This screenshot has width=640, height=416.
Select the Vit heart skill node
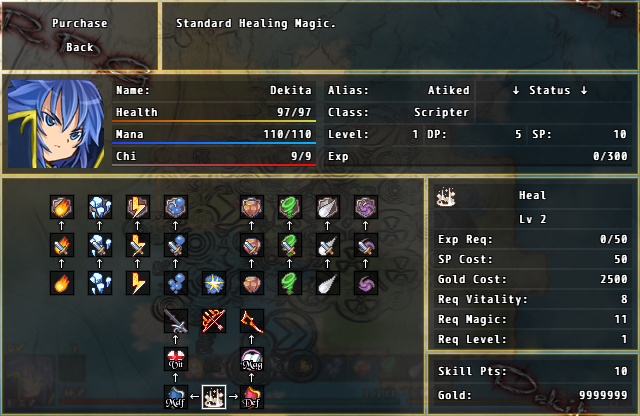point(176,360)
